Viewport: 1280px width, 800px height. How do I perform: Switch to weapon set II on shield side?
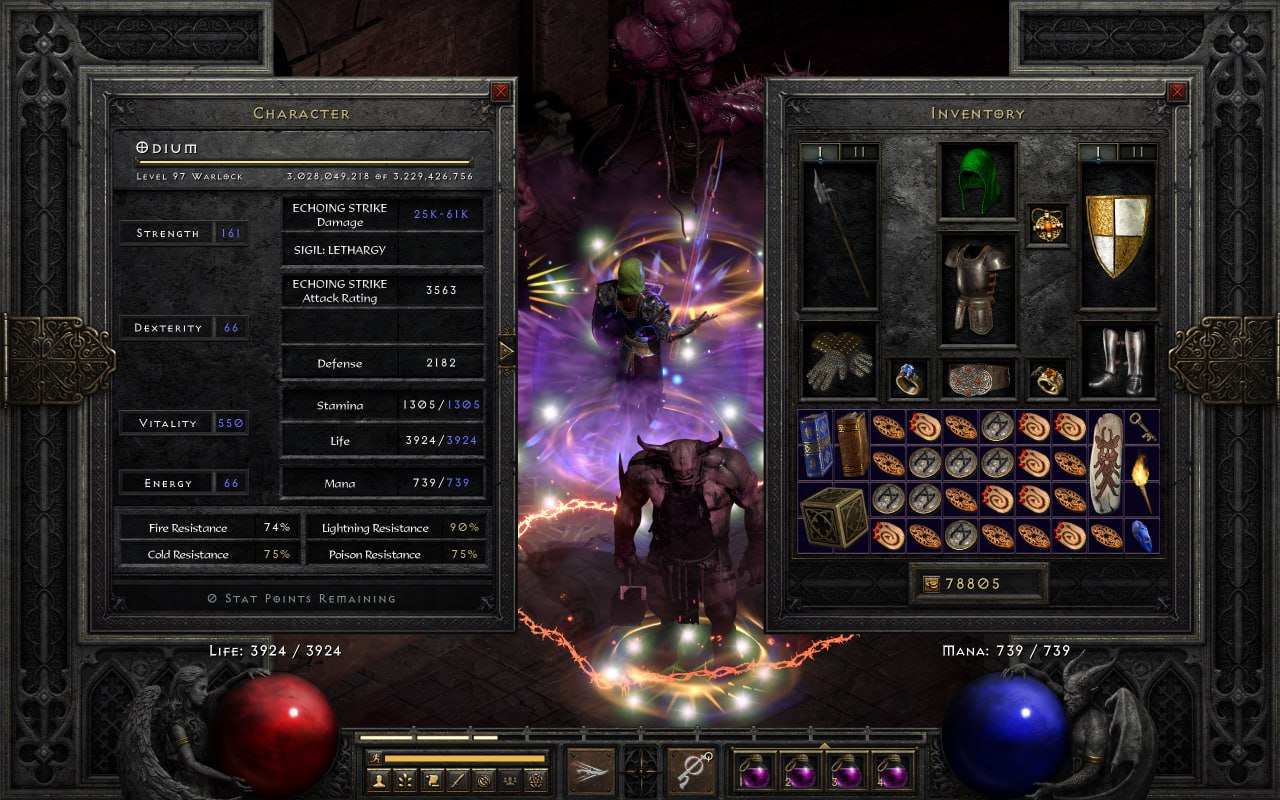(x=1136, y=152)
